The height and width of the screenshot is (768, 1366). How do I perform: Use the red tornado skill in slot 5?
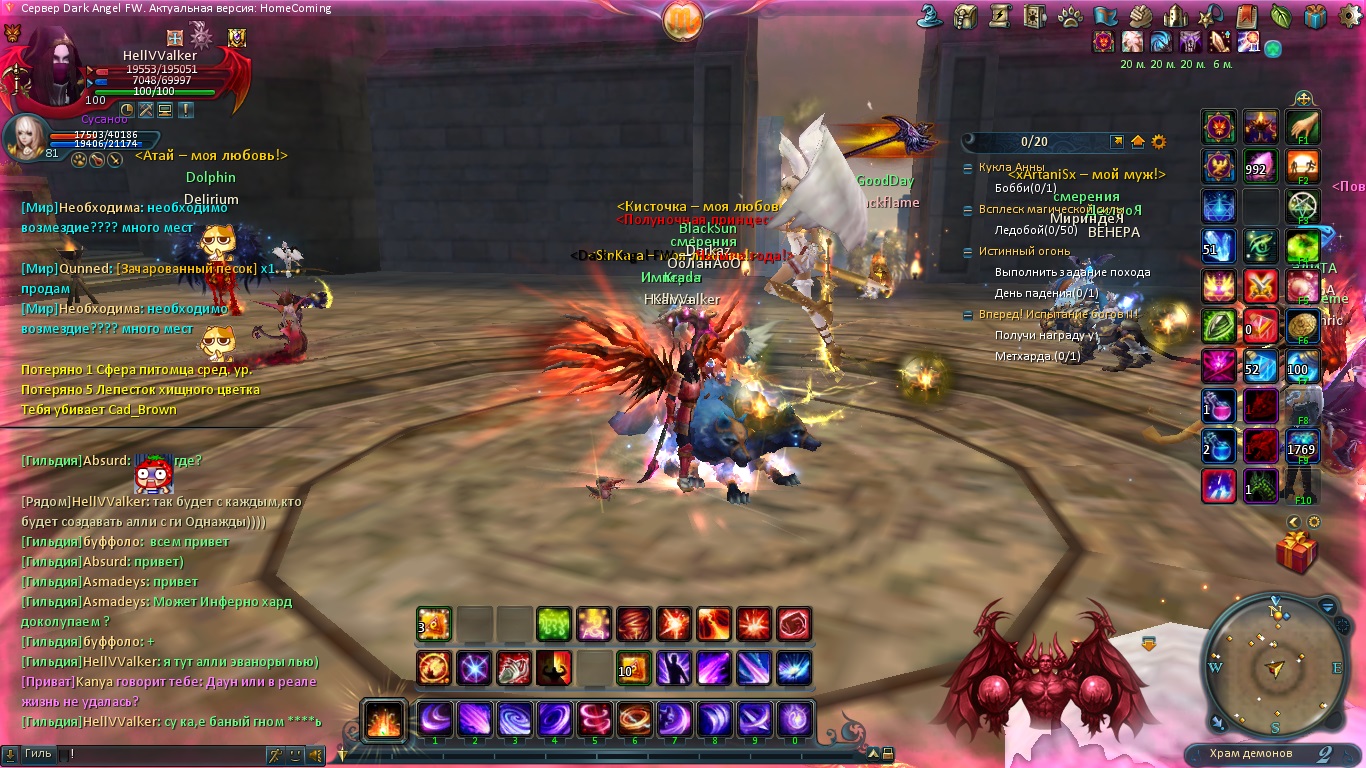point(594,719)
